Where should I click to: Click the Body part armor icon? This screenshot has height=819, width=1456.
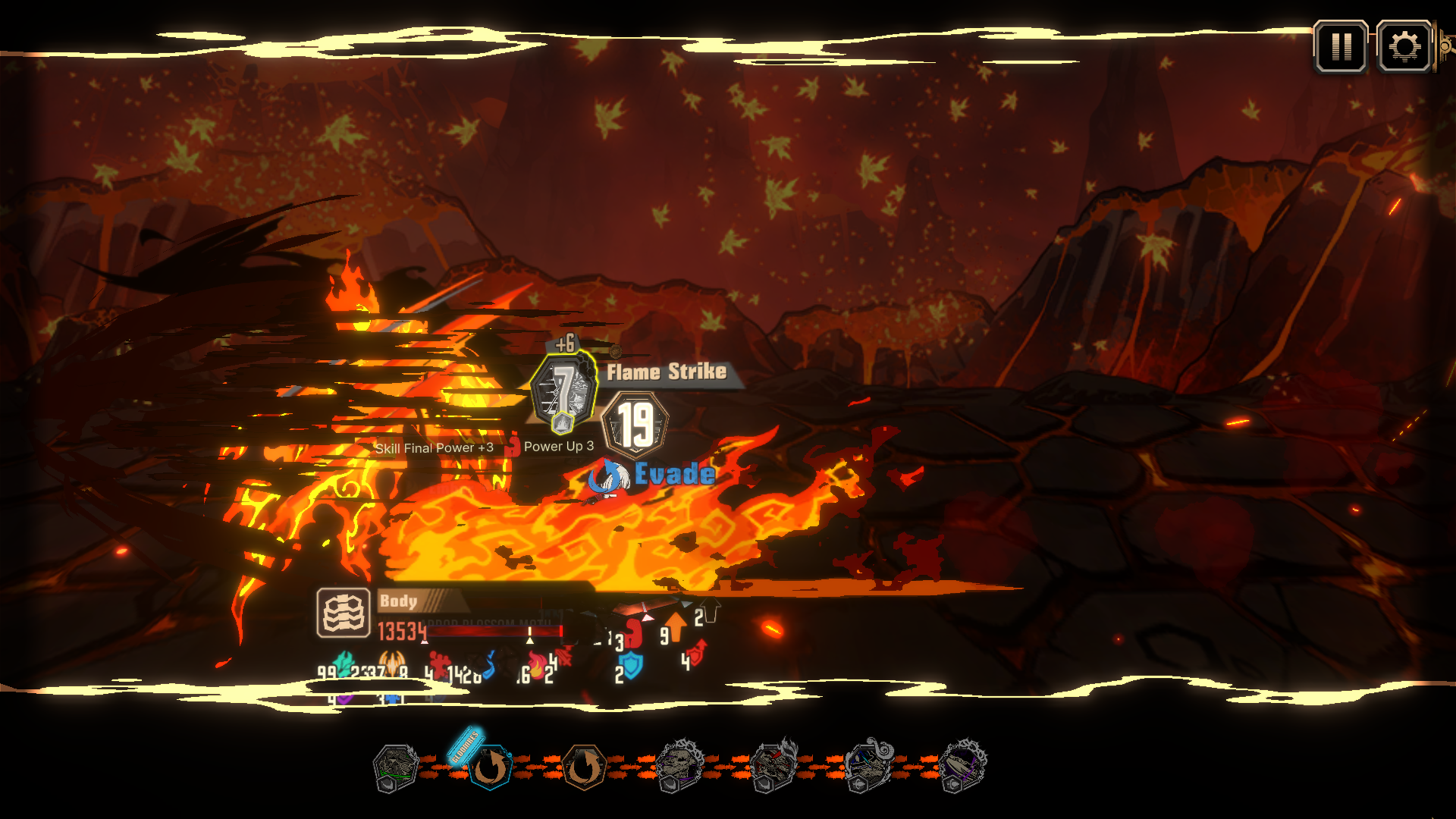click(343, 613)
